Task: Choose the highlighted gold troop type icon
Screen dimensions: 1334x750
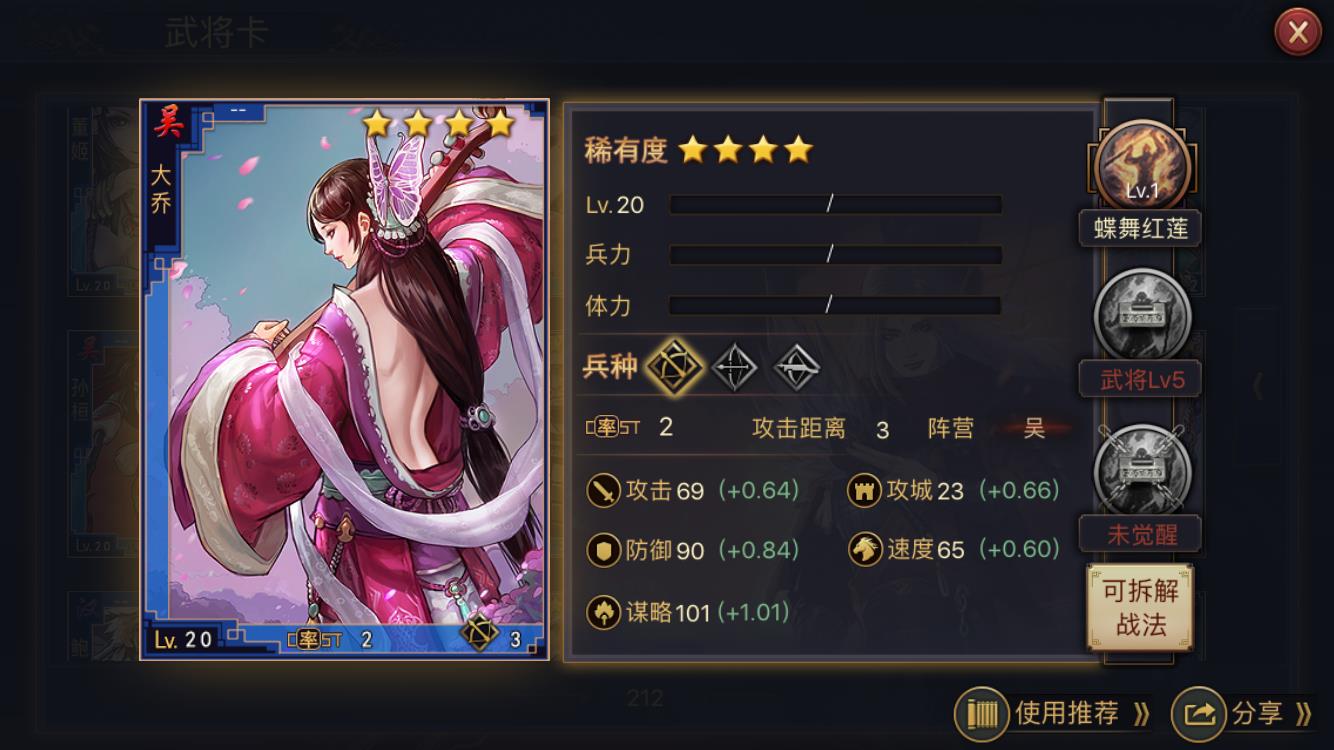Action: 671,367
